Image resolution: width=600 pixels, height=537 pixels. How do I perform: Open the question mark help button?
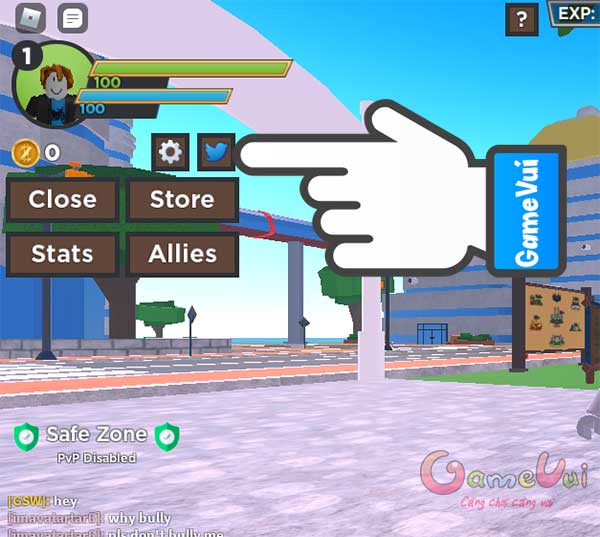click(522, 18)
